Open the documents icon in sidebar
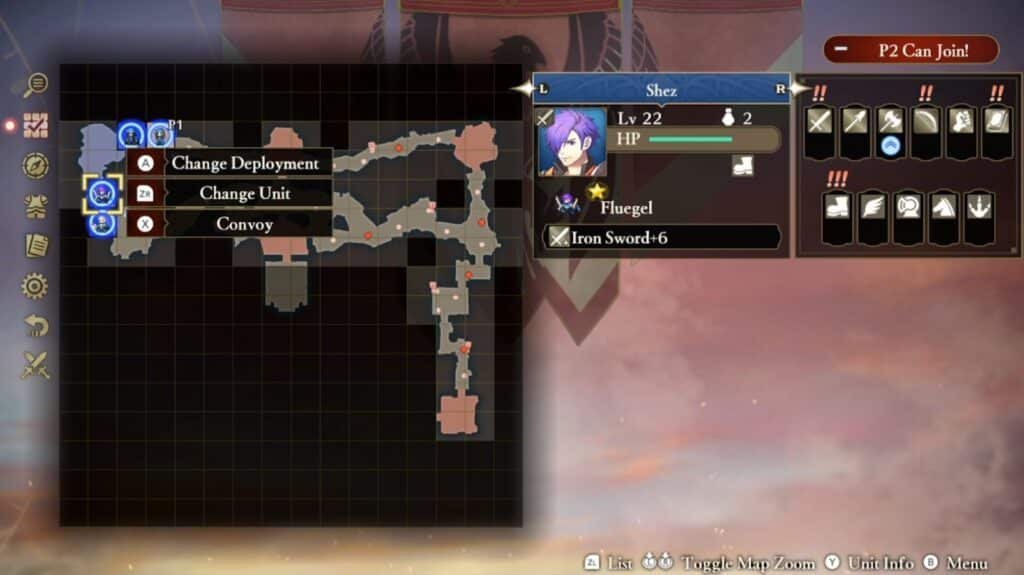This screenshot has width=1024, height=575. click(36, 246)
